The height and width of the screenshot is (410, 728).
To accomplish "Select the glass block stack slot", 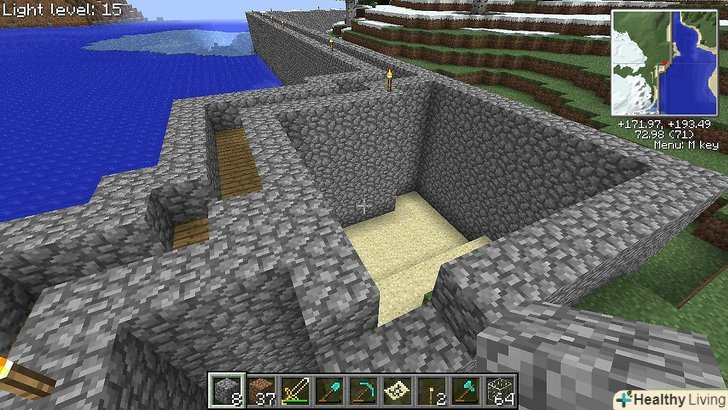I will [499, 389].
